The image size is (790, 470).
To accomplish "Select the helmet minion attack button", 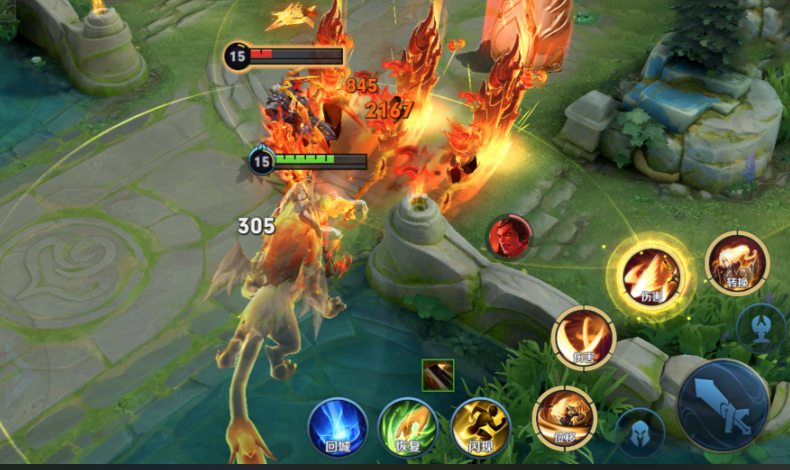I will pos(640,432).
